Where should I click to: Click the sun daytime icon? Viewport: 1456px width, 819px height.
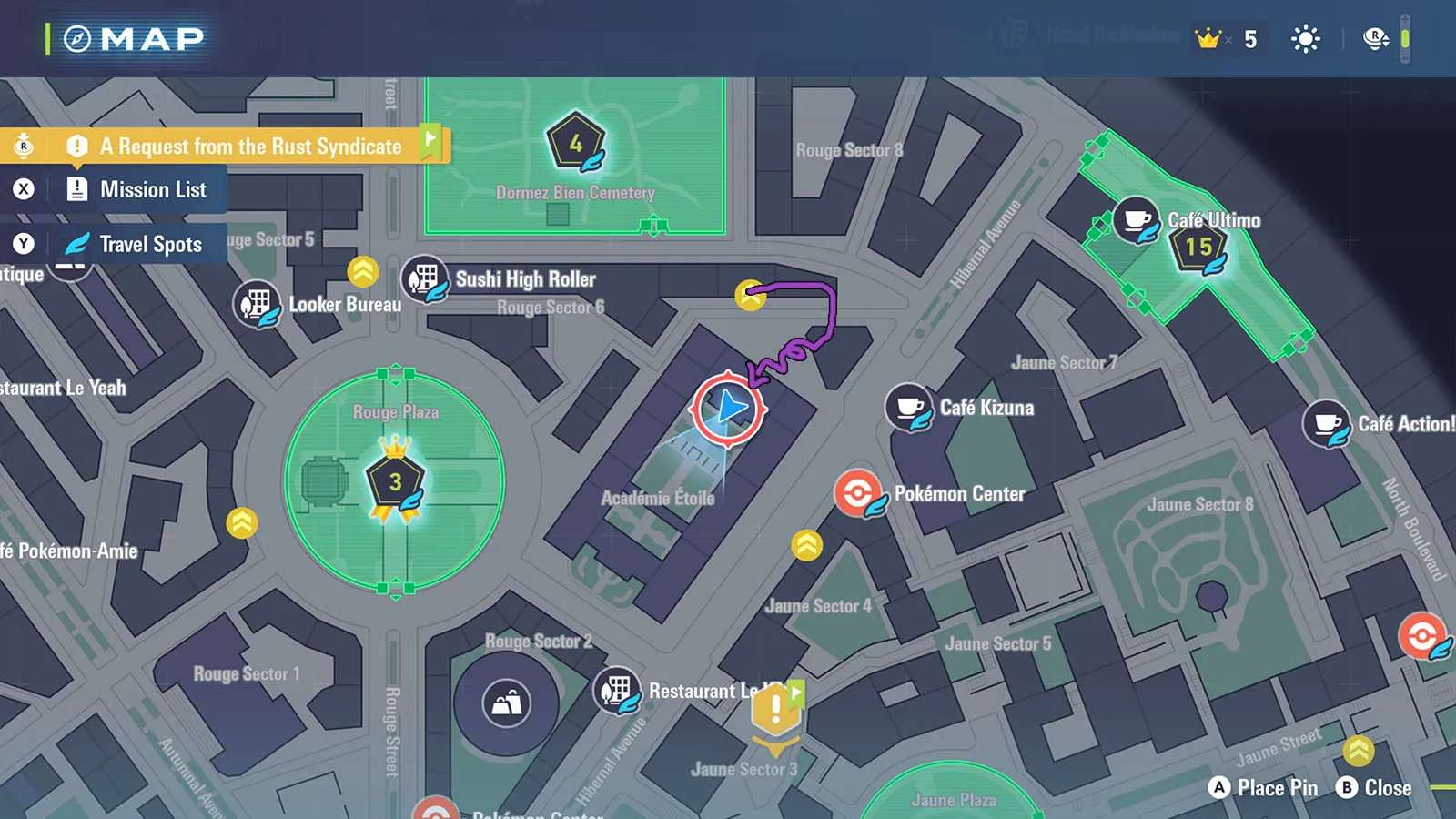click(1305, 39)
